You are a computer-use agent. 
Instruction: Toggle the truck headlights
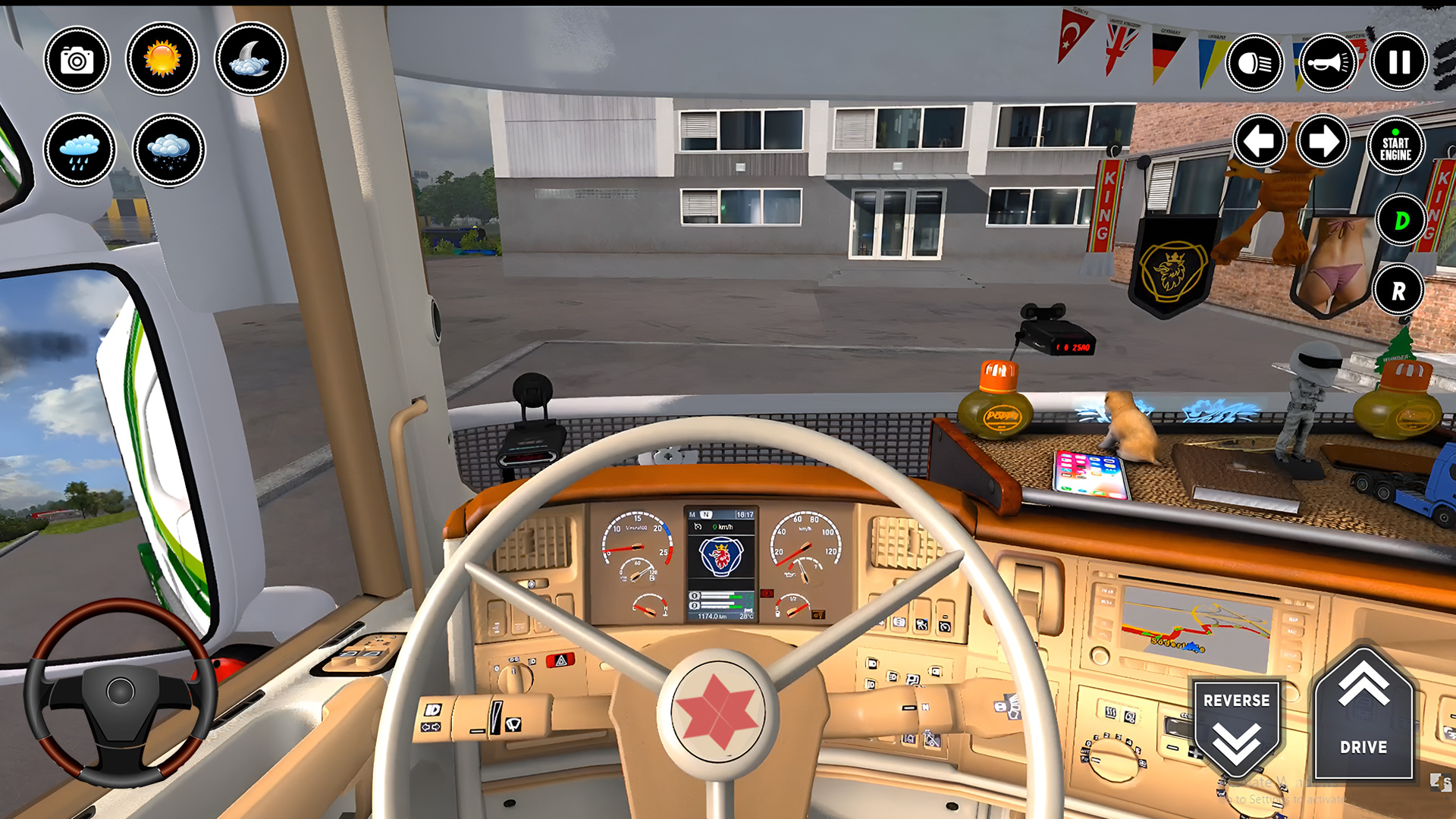(x=1255, y=62)
